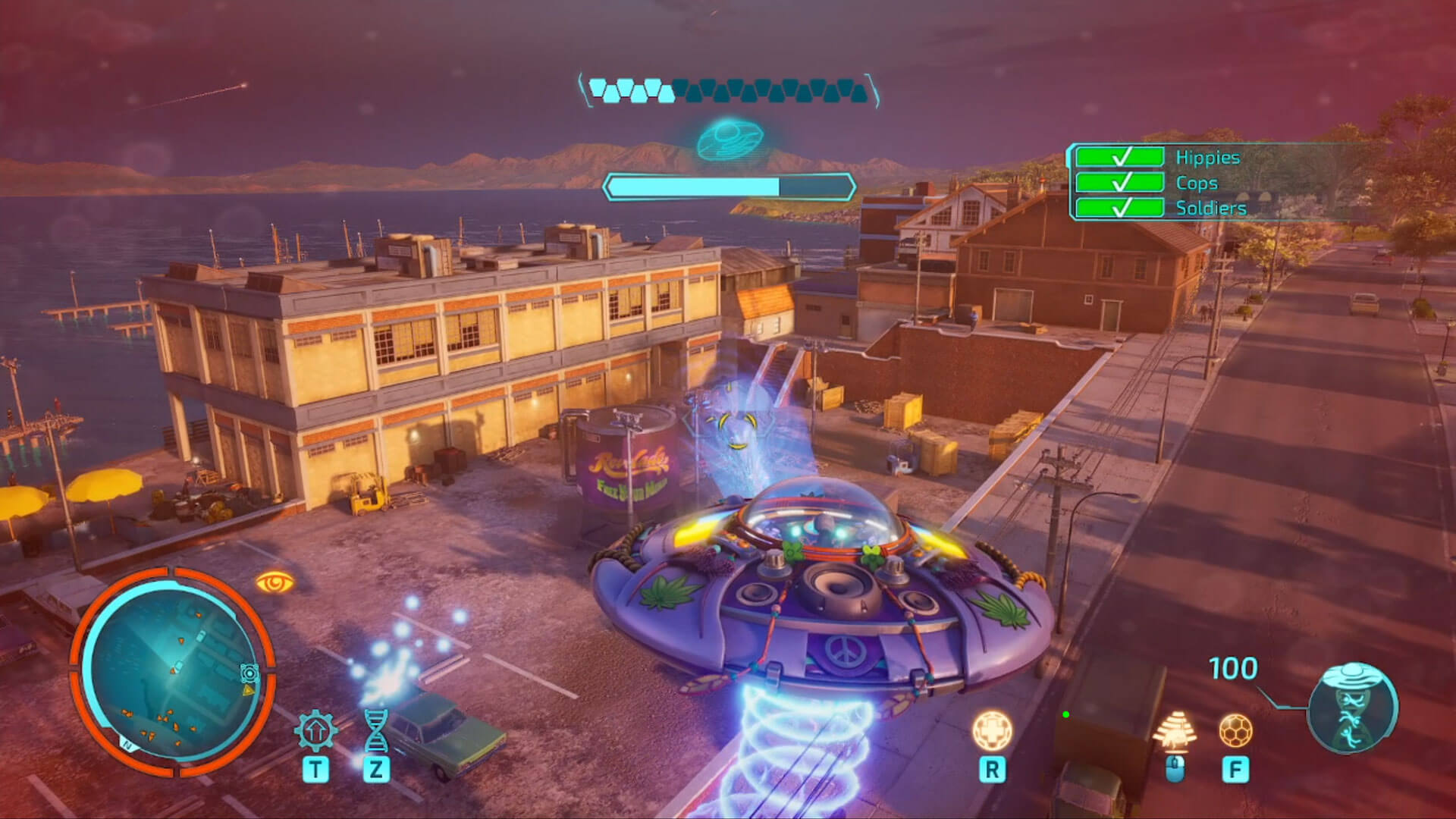
Task: Click the circular minimap radar
Action: (x=173, y=672)
